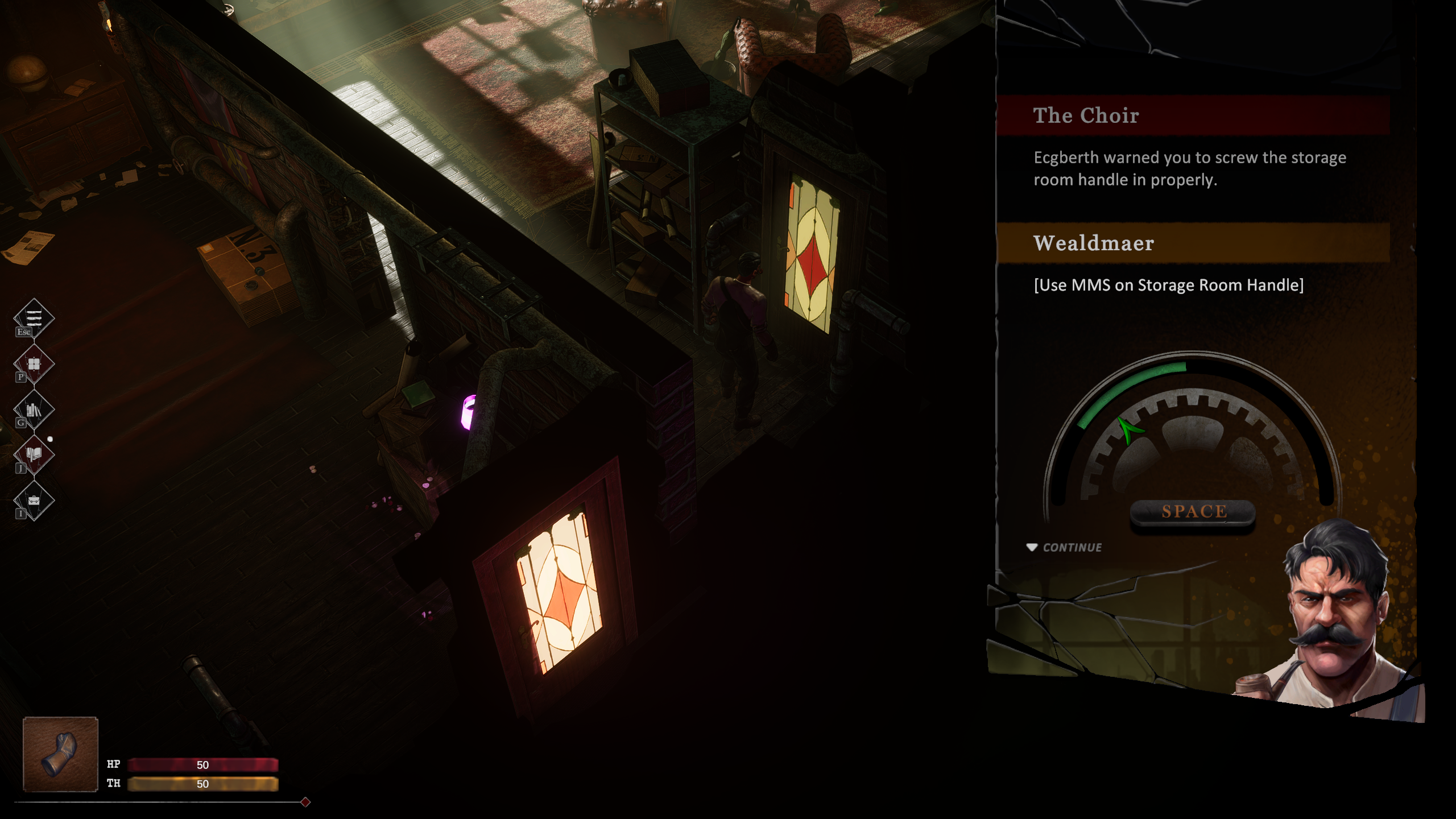This screenshot has height=819, width=1456.
Task: Choose the Use MMS on Storage Room Handle line
Action: (x=1168, y=285)
